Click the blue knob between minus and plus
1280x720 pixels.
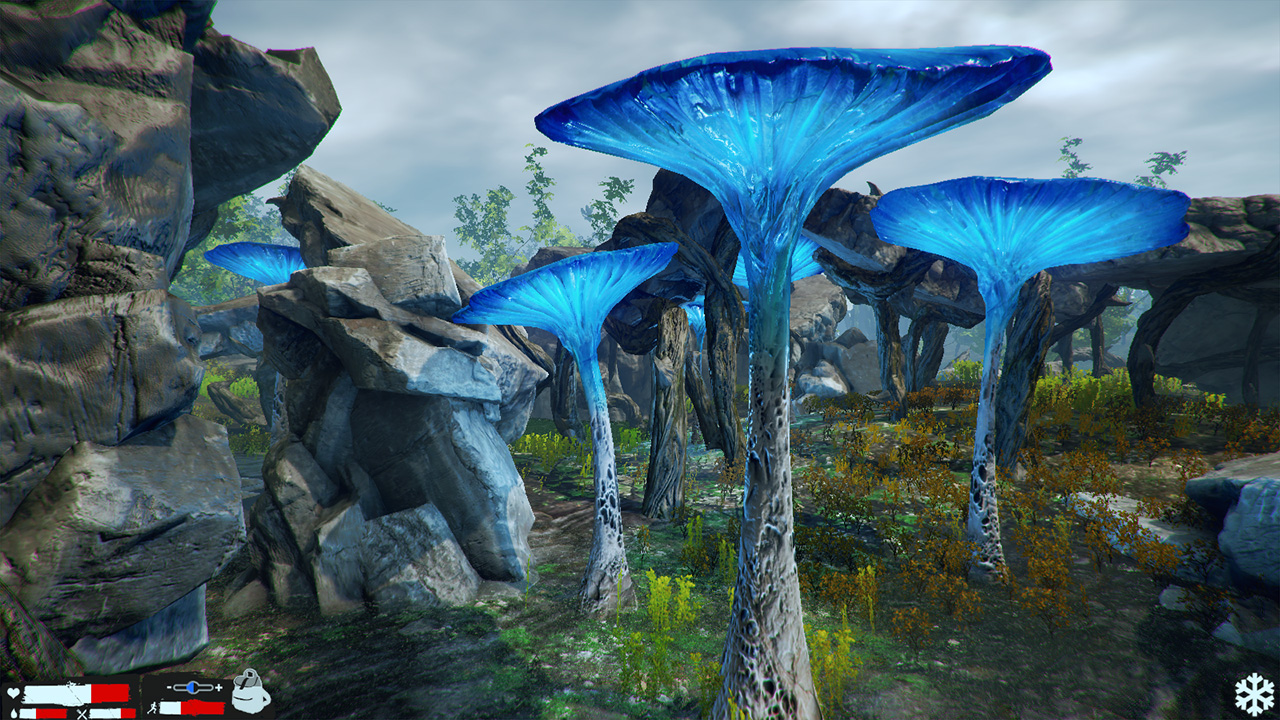[193, 687]
